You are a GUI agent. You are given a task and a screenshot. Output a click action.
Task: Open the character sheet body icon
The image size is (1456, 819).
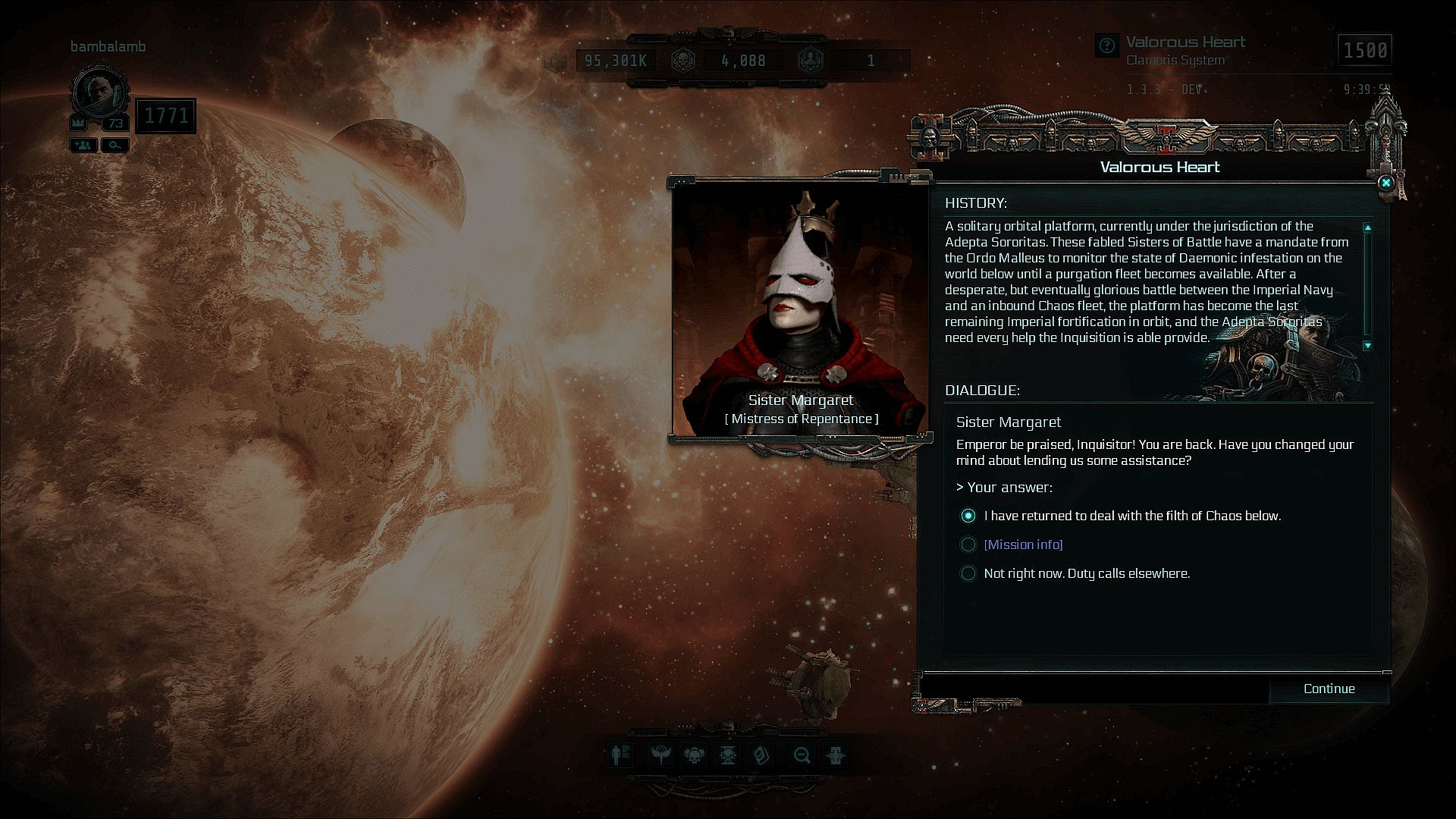click(620, 755)
